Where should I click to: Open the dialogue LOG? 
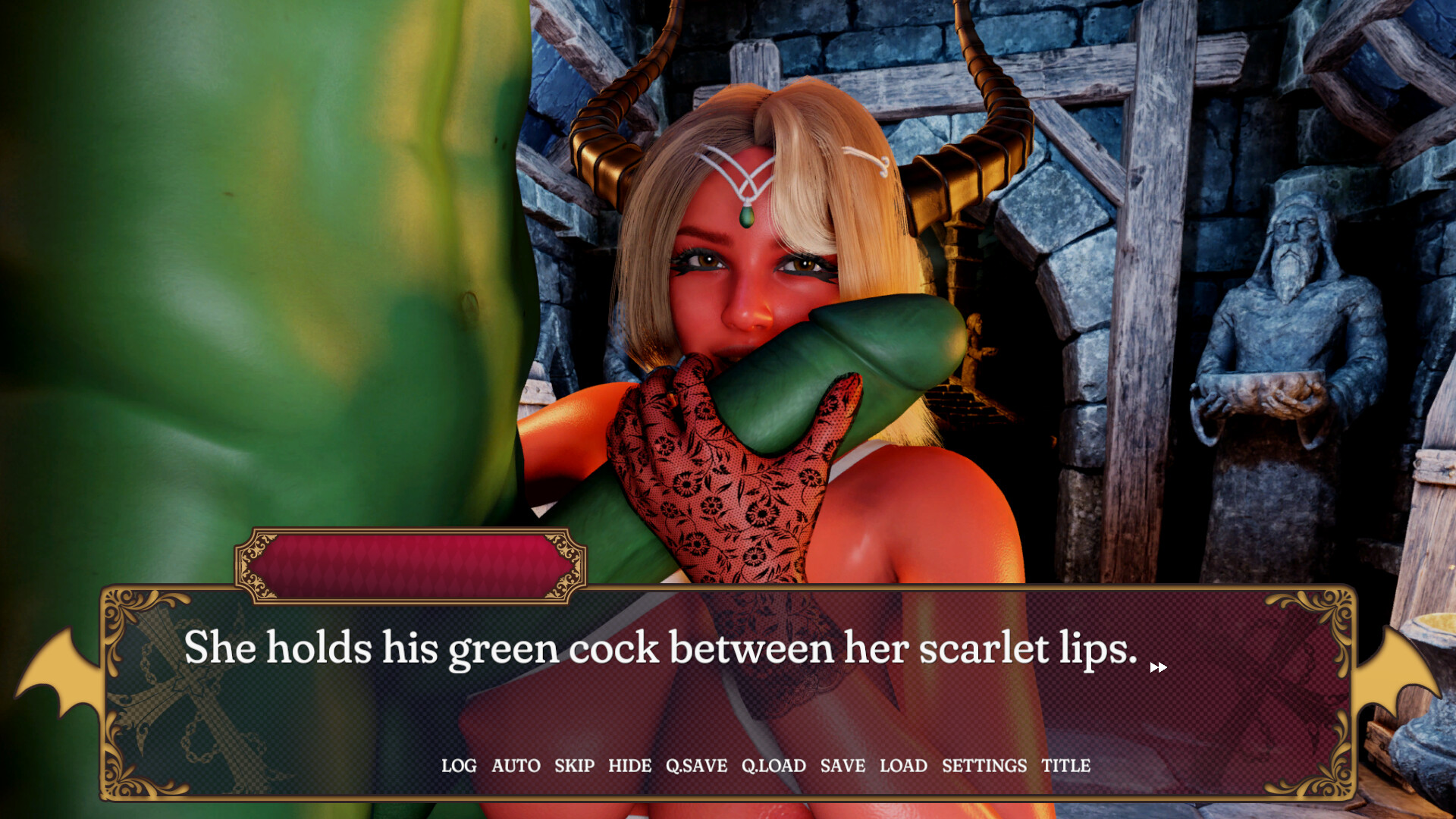[x=459, y=766]
